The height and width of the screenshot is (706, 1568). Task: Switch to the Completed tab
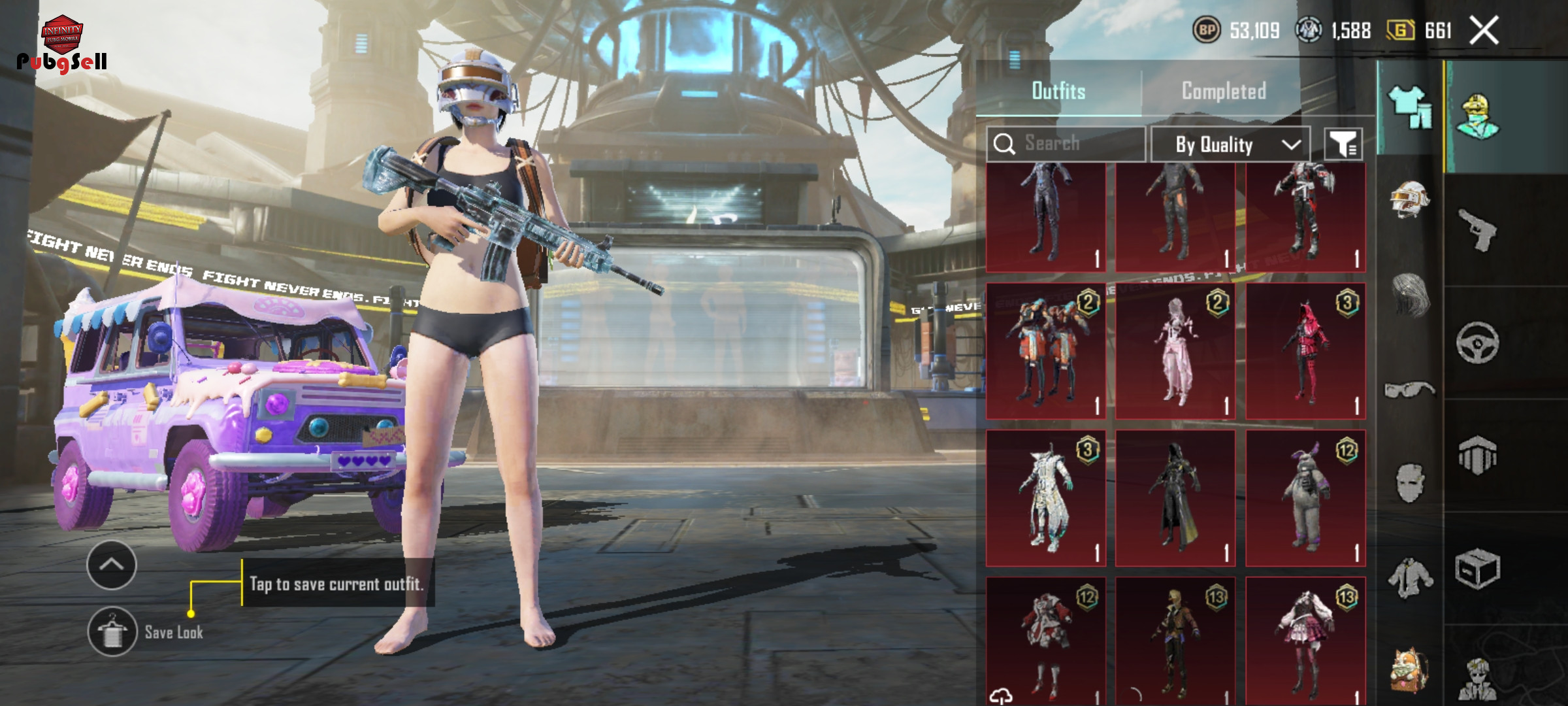tap(1224, 91)
